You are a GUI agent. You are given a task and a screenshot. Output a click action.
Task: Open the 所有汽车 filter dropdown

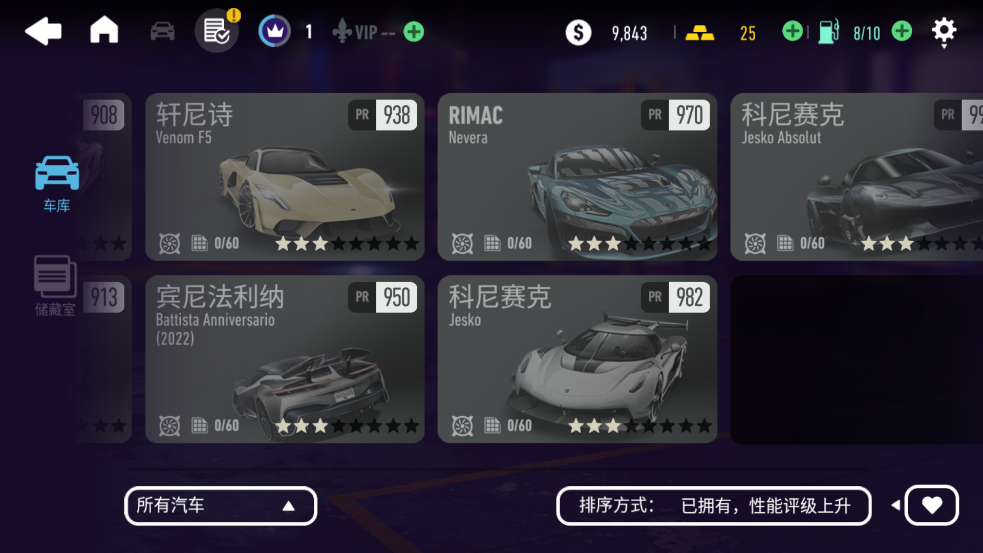click(220, 506)
